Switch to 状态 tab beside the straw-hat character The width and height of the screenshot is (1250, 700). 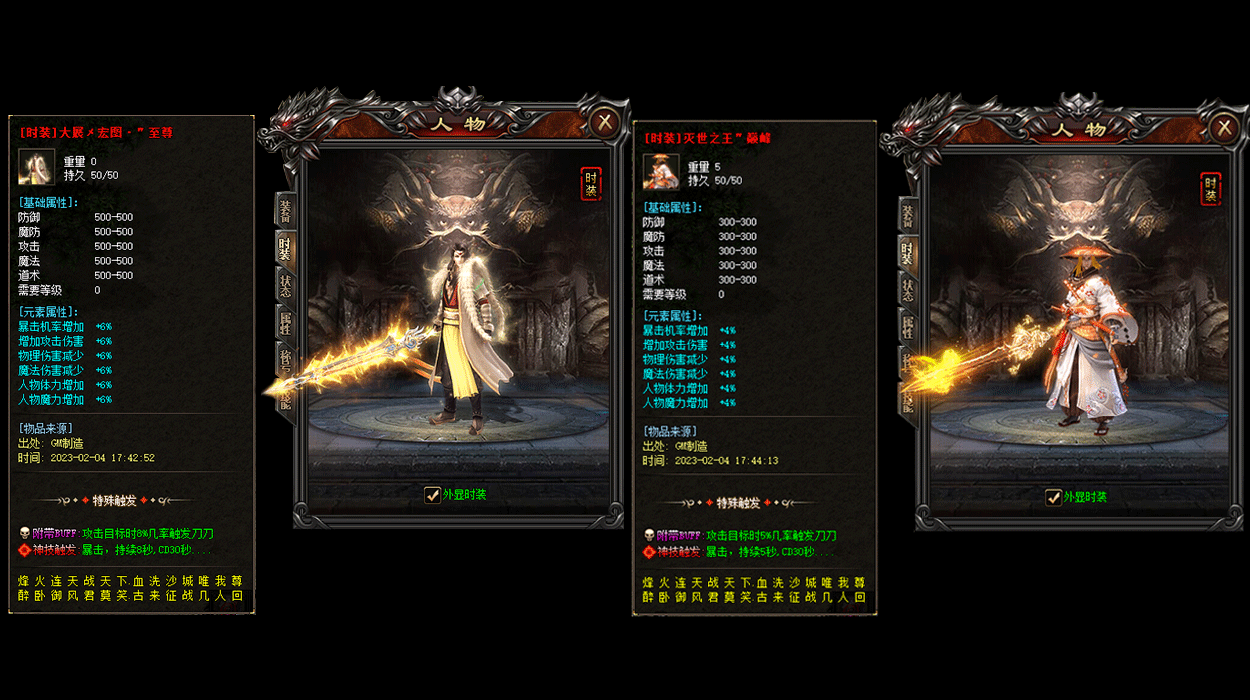click(x=907, y=290)
